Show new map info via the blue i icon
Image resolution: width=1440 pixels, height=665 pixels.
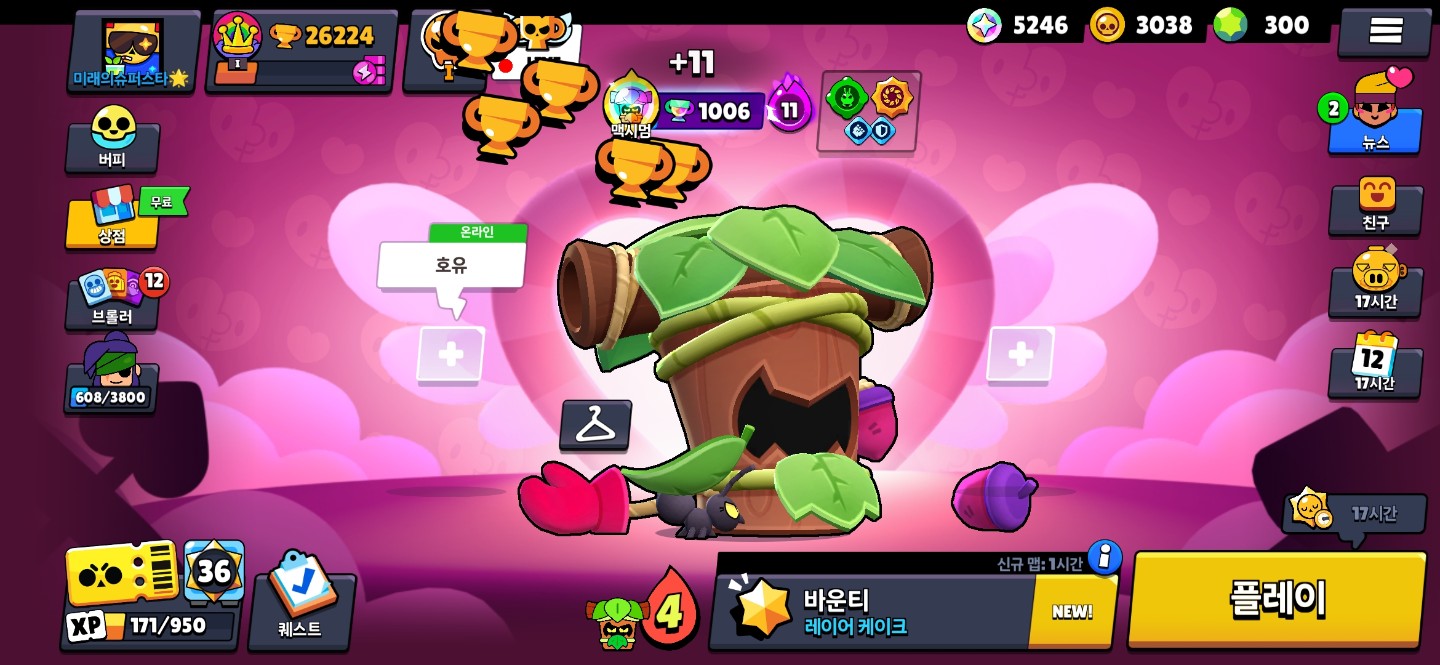1104,556
